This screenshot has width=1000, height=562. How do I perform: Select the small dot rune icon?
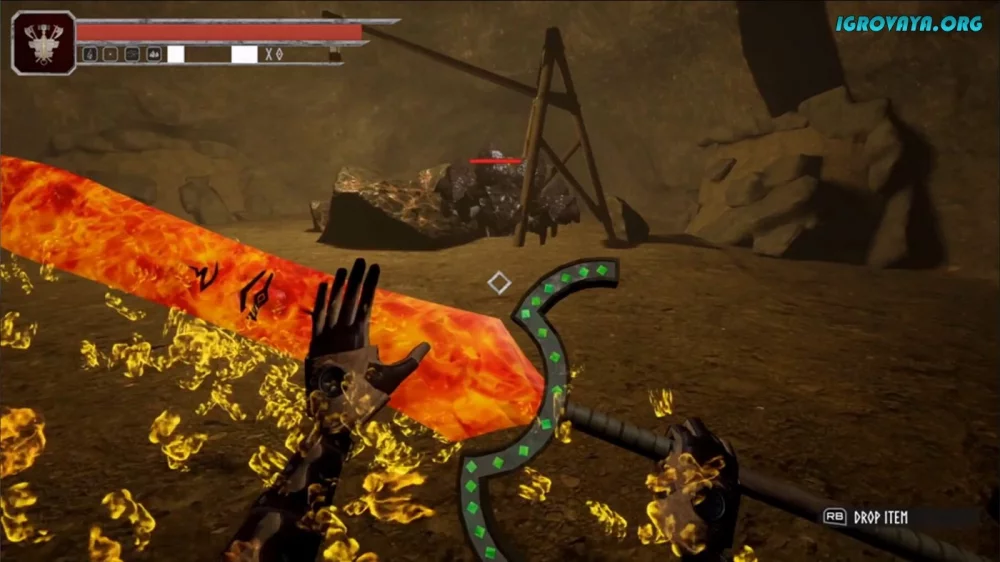tap(110, 54)
